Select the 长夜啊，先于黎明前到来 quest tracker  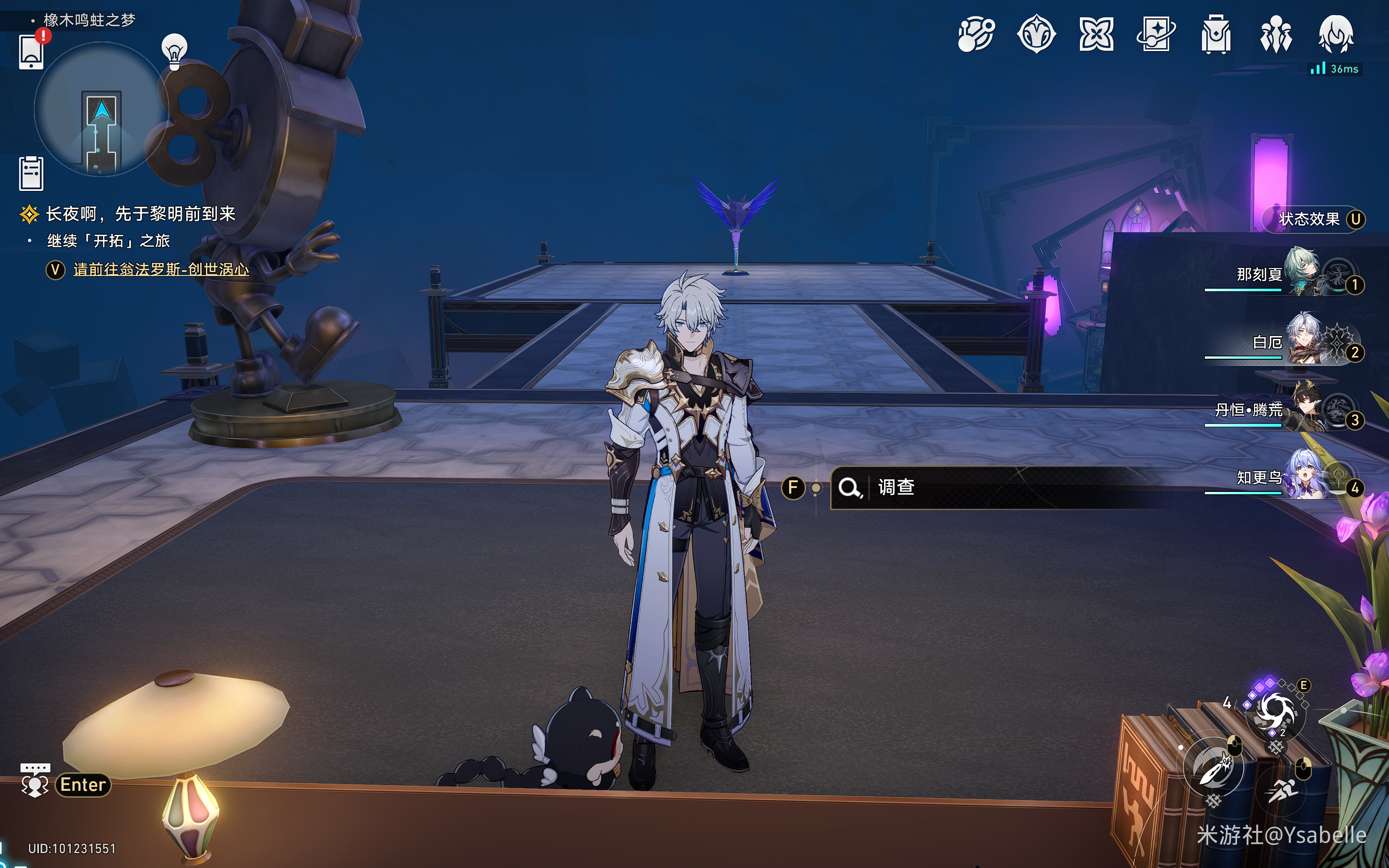140,214
